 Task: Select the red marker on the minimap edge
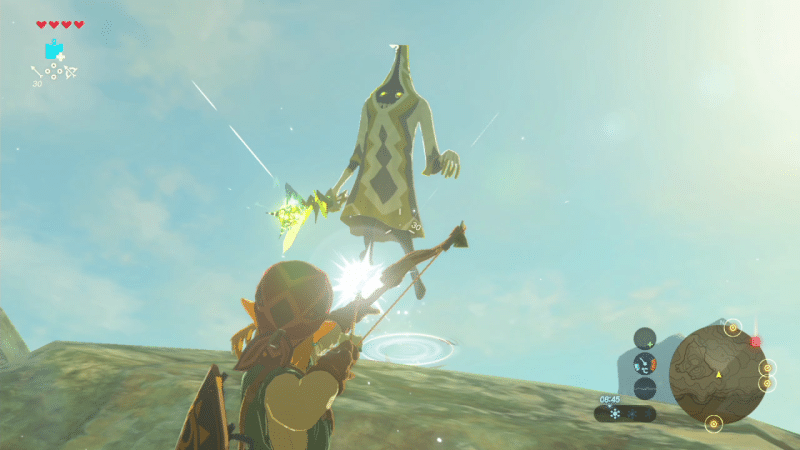click(755, 341)
